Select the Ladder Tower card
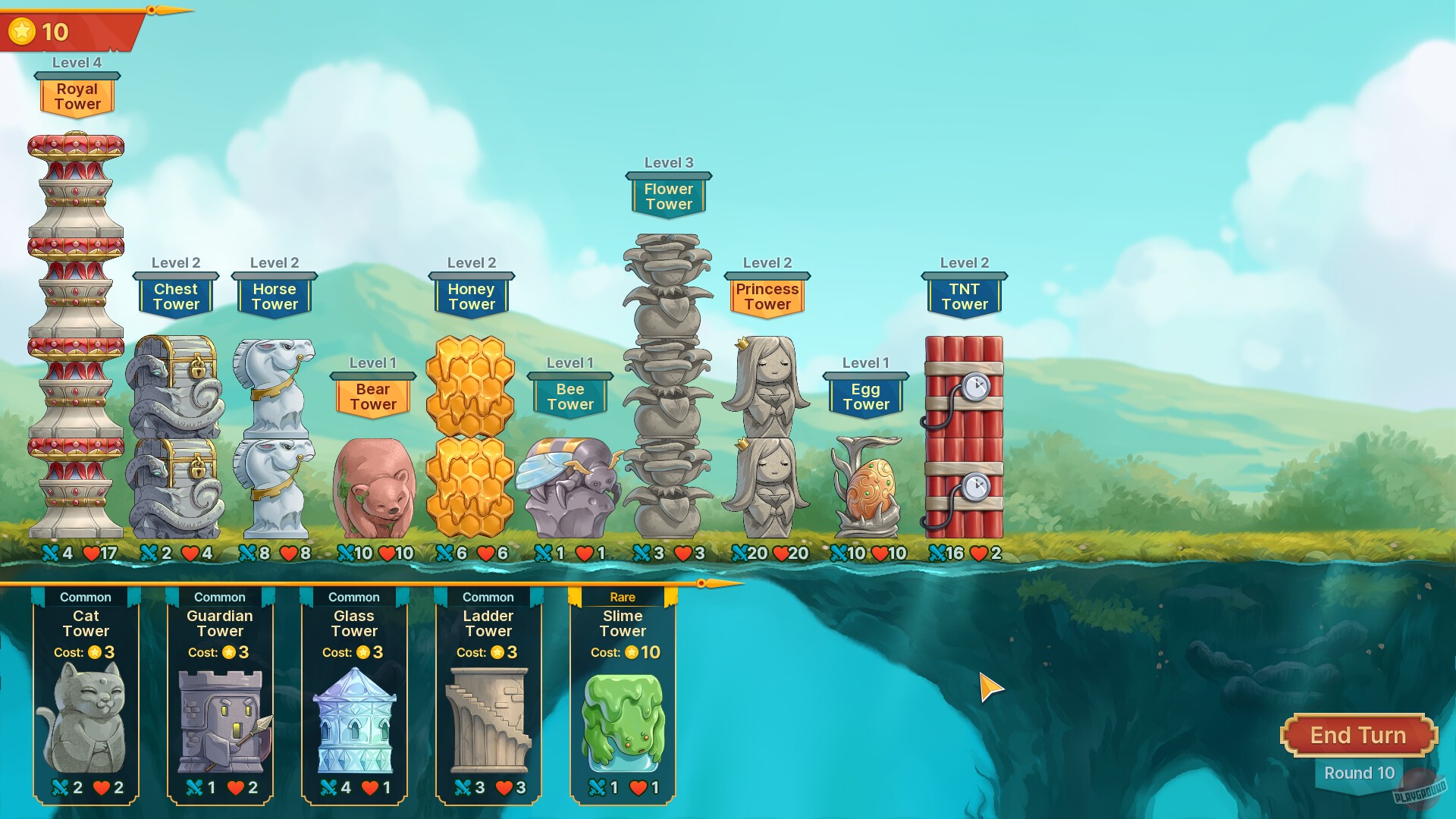The height and width of the screenshot is (819, 1456). pos(488,698)
